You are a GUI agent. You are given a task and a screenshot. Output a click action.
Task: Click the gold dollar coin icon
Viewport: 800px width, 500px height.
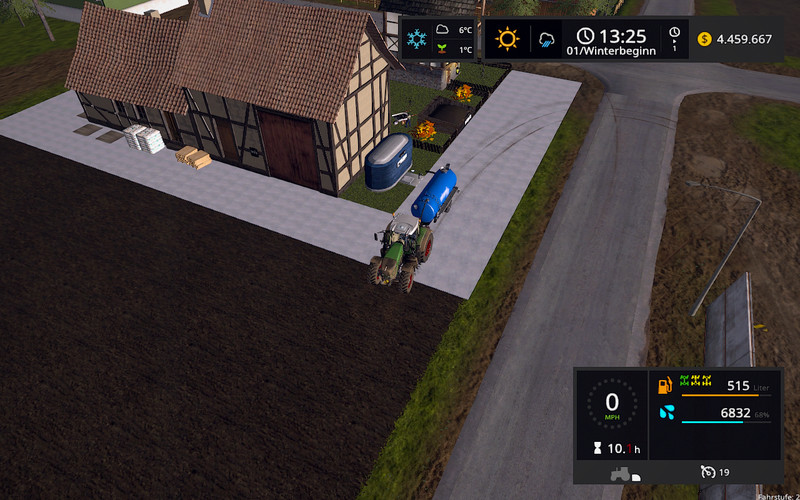(x=705, y=40)
